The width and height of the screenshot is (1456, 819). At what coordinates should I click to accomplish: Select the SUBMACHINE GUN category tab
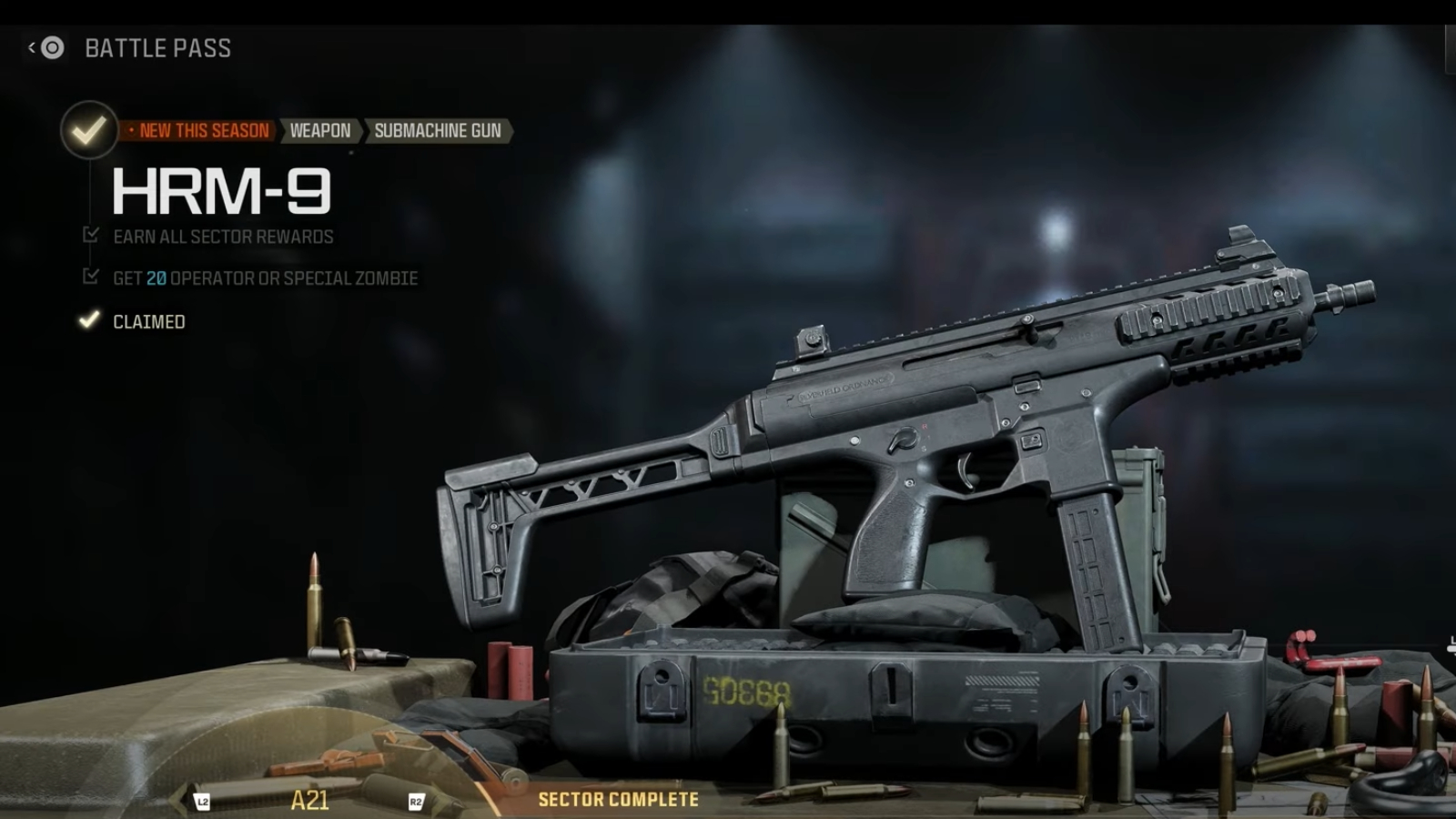pos(438,130)
